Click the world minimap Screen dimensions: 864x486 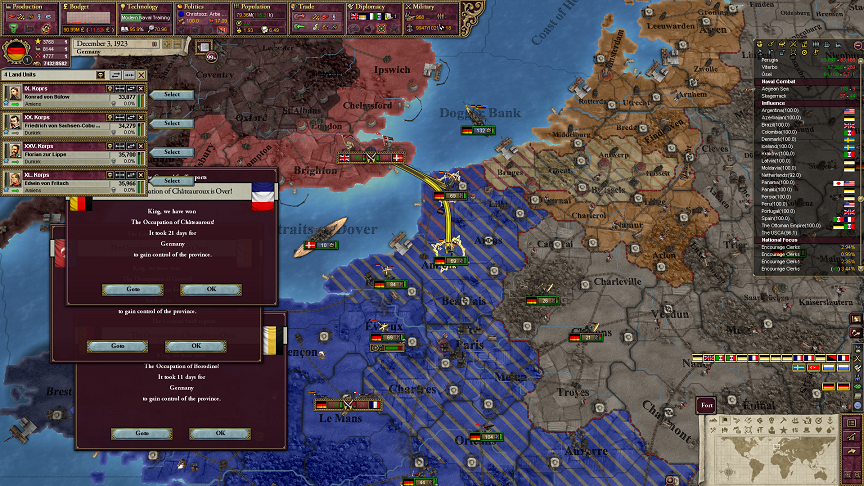(x=780, y=443)
